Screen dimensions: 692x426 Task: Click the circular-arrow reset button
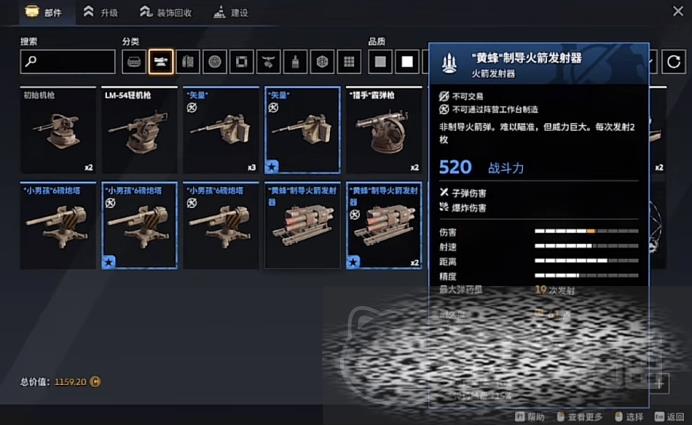point(674,62)
